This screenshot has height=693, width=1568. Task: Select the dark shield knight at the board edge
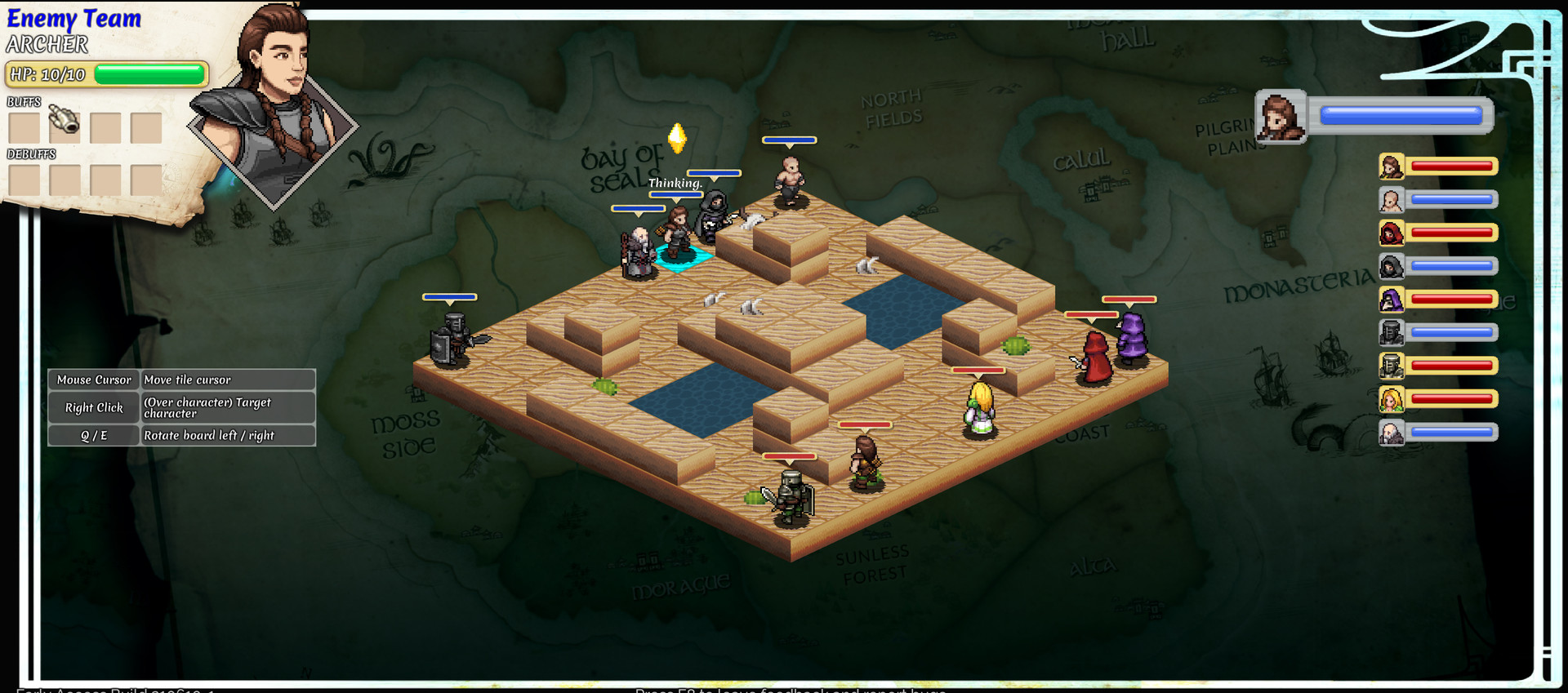click(452, 339)
